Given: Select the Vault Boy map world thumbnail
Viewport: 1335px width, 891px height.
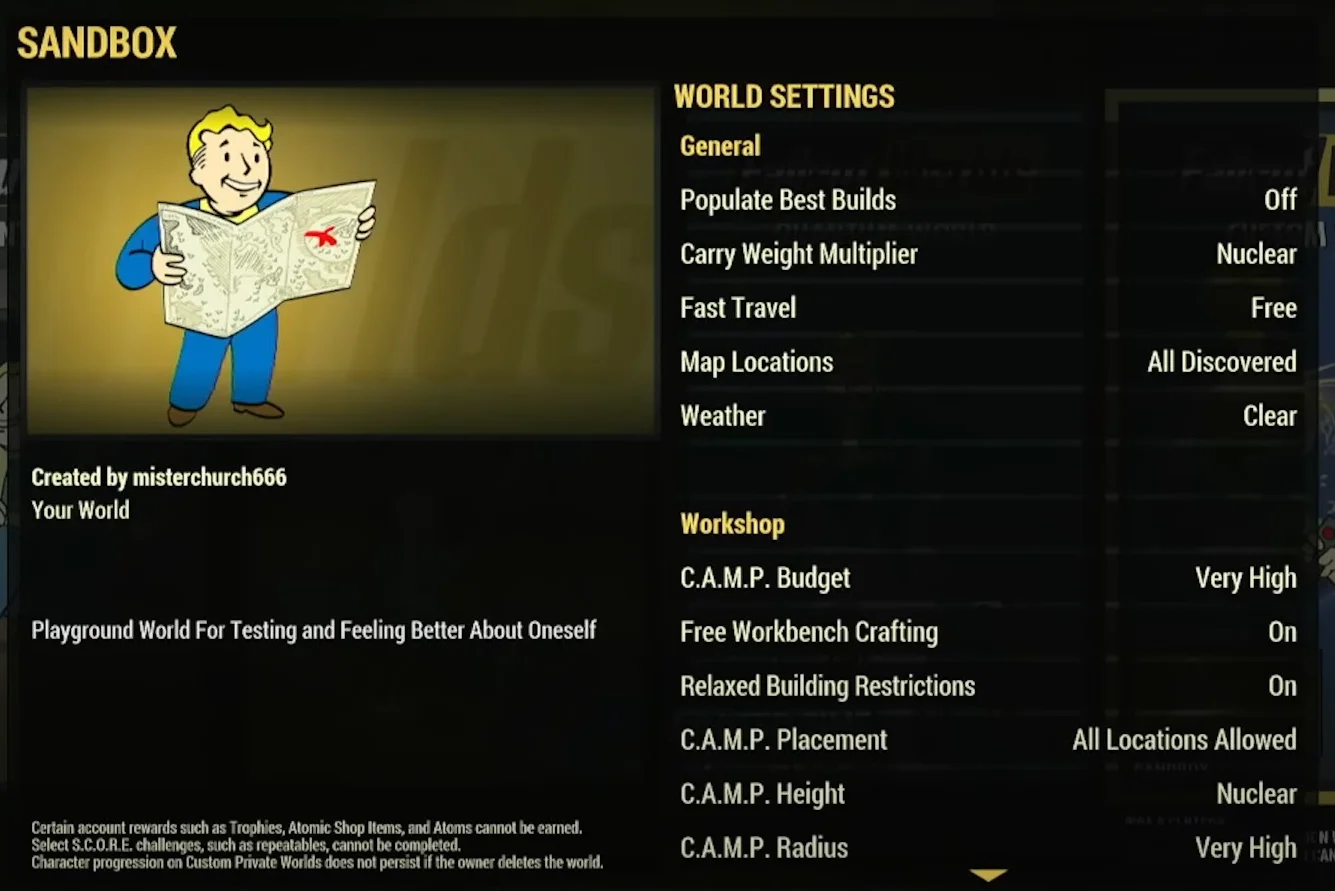Looking at the screenshot, I should click(341, 260).
